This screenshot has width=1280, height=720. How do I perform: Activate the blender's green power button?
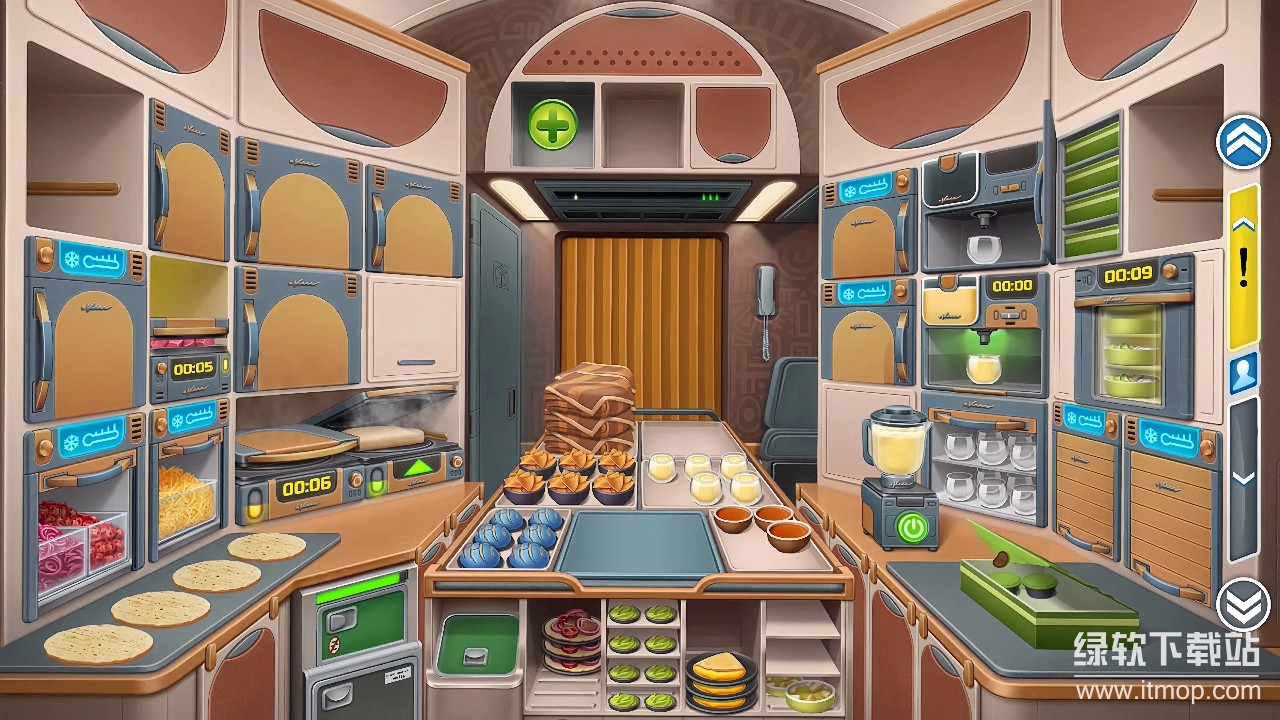click(910, 526)
